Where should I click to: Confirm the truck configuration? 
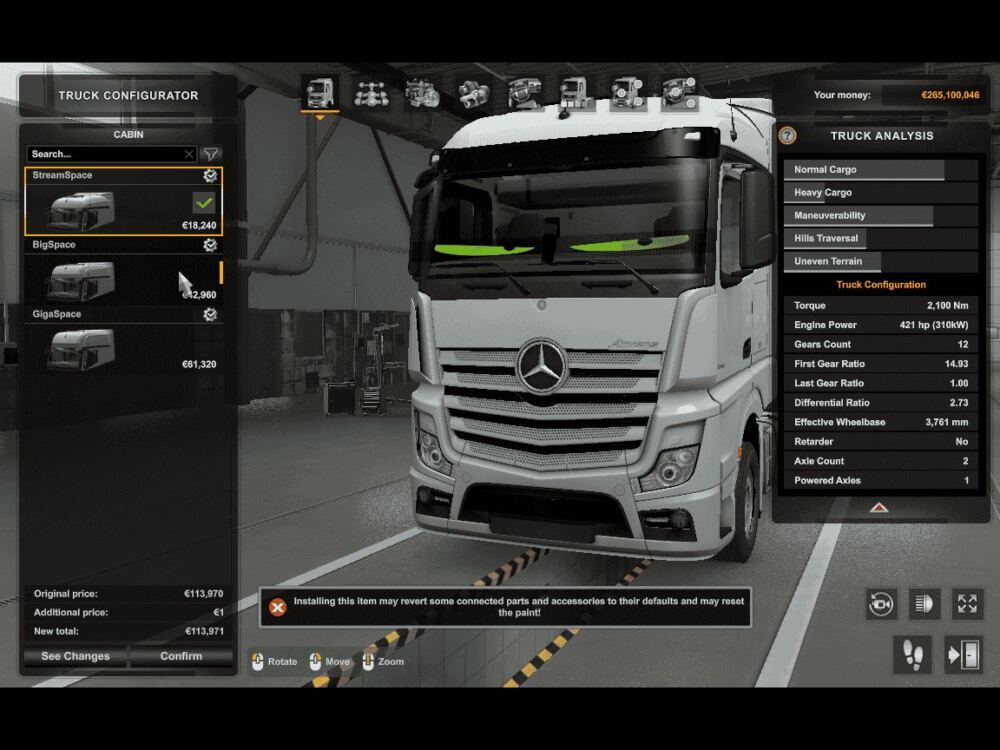click(x=181, y=656)
